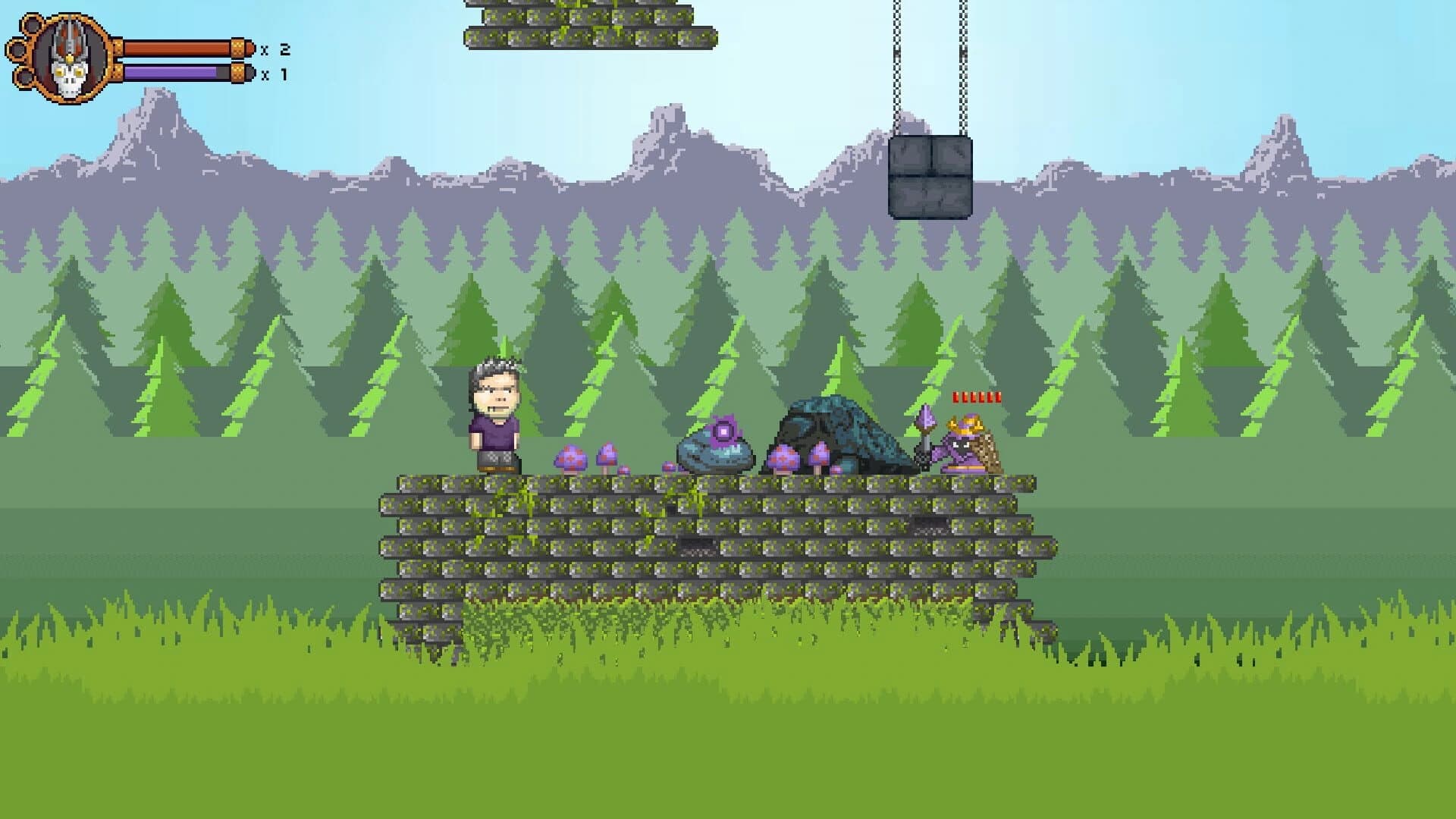This screenshot has height=819, width=1456.
Task: Toggle the bottom gear circle under the portrait
Action: [x=25, y=77]
